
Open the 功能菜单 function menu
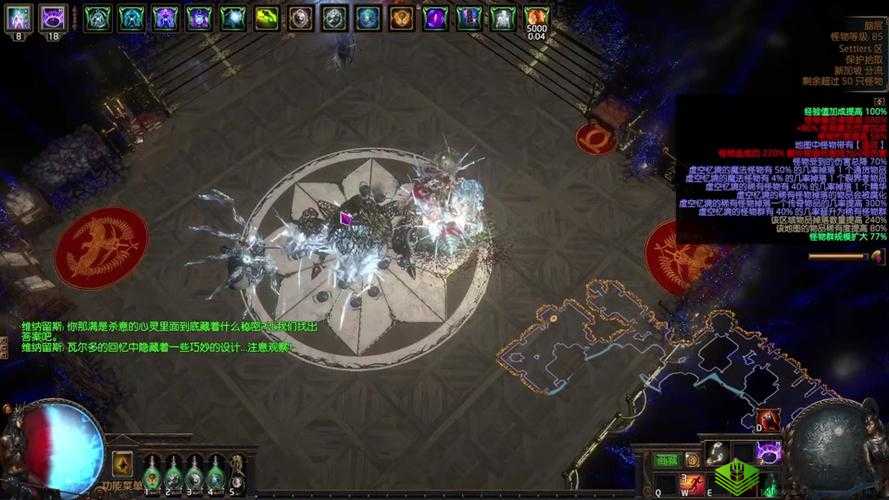pos(123,486)
